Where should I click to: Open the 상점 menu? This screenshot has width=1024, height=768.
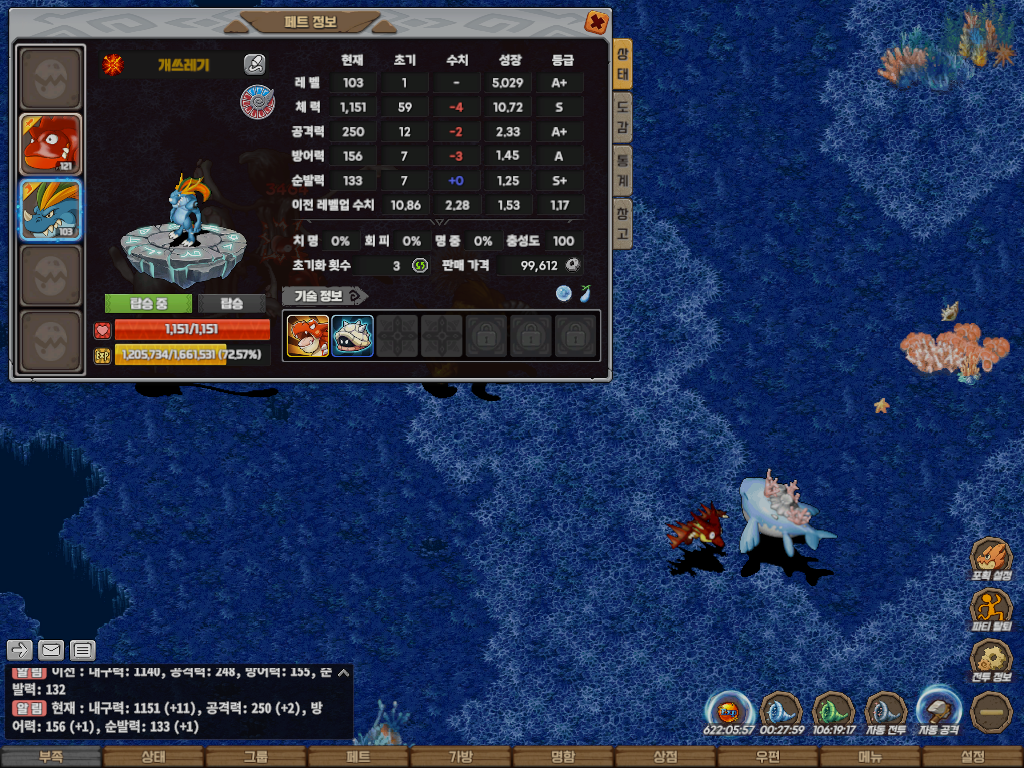pyautogui.click(x=665, y=757)
